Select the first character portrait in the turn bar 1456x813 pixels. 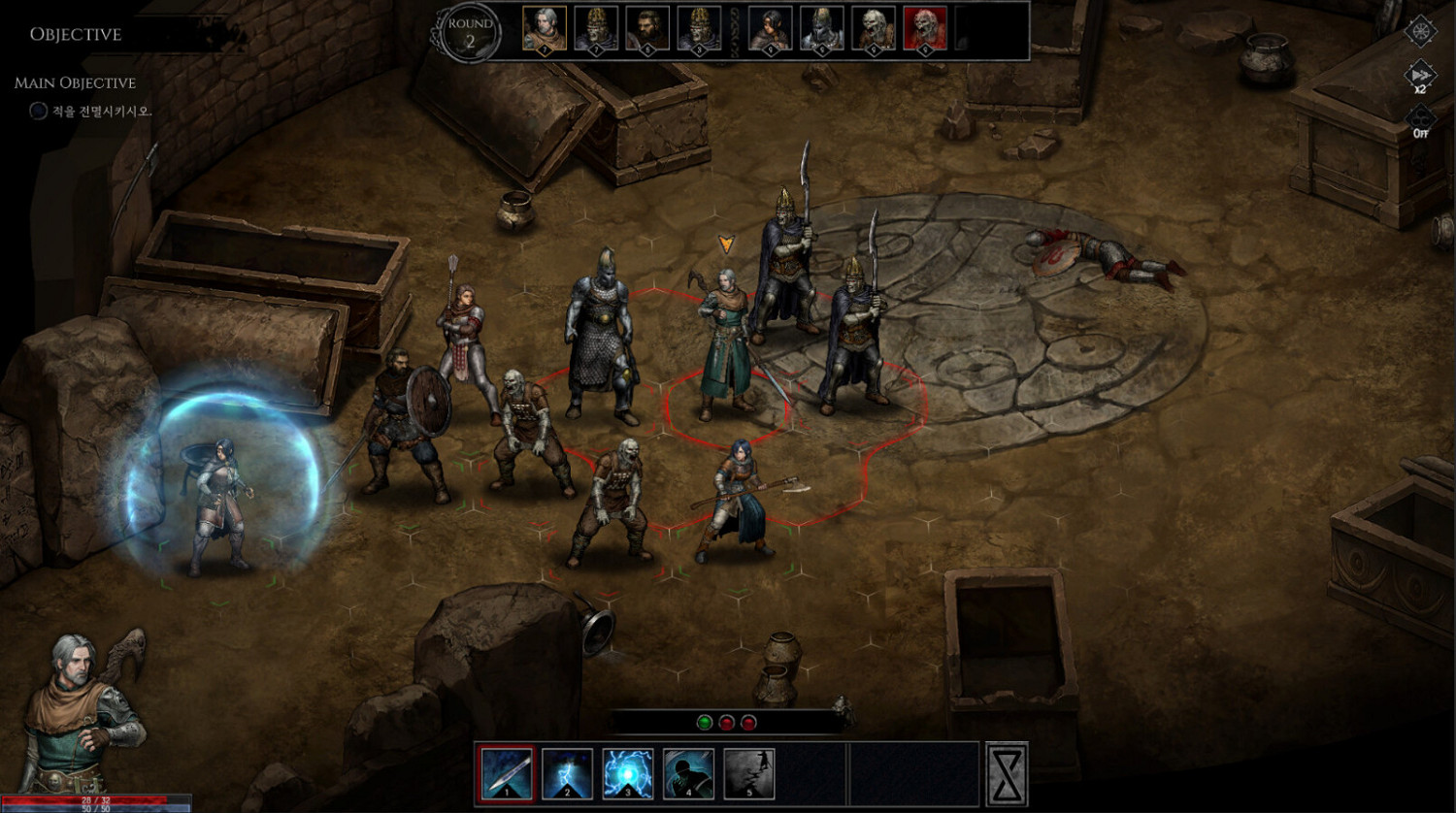[545, 29]
